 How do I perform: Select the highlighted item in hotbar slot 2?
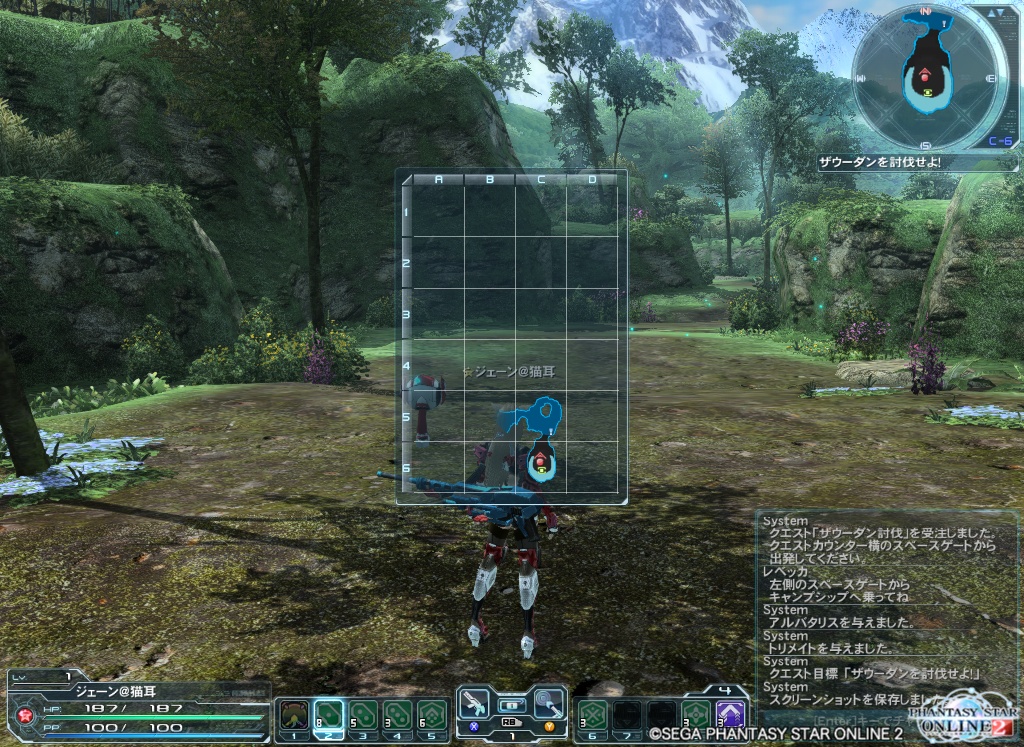(x=329, y=715)
